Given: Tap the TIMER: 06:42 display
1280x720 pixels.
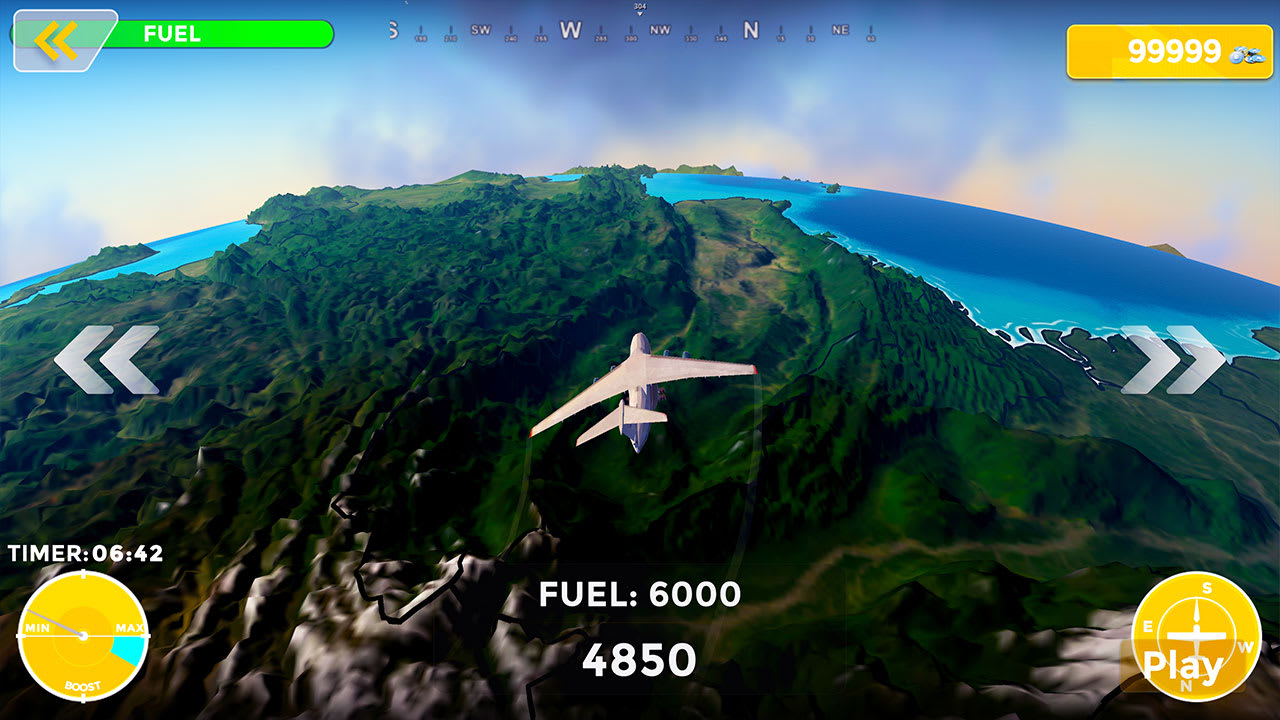Looking at the screenshot, I should click(x=85, y=550).
